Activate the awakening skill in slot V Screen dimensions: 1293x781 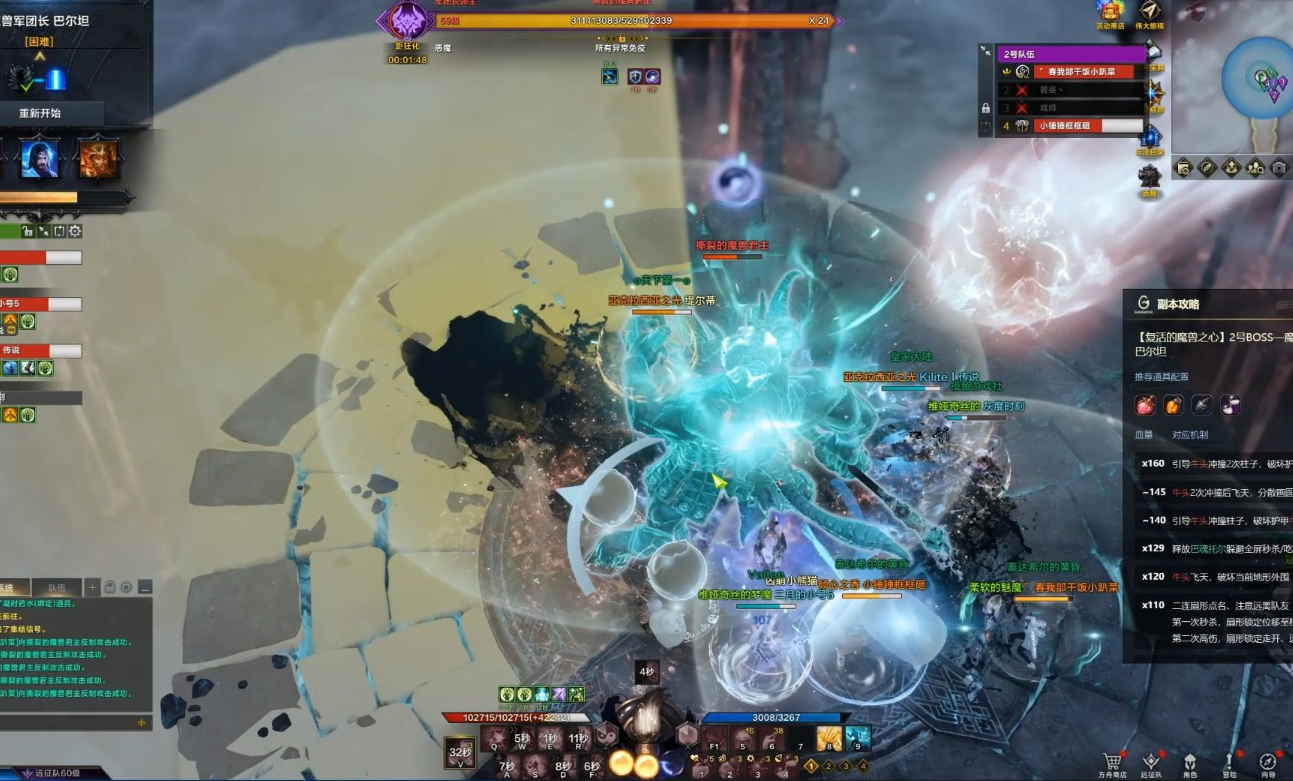coord(460,752)
